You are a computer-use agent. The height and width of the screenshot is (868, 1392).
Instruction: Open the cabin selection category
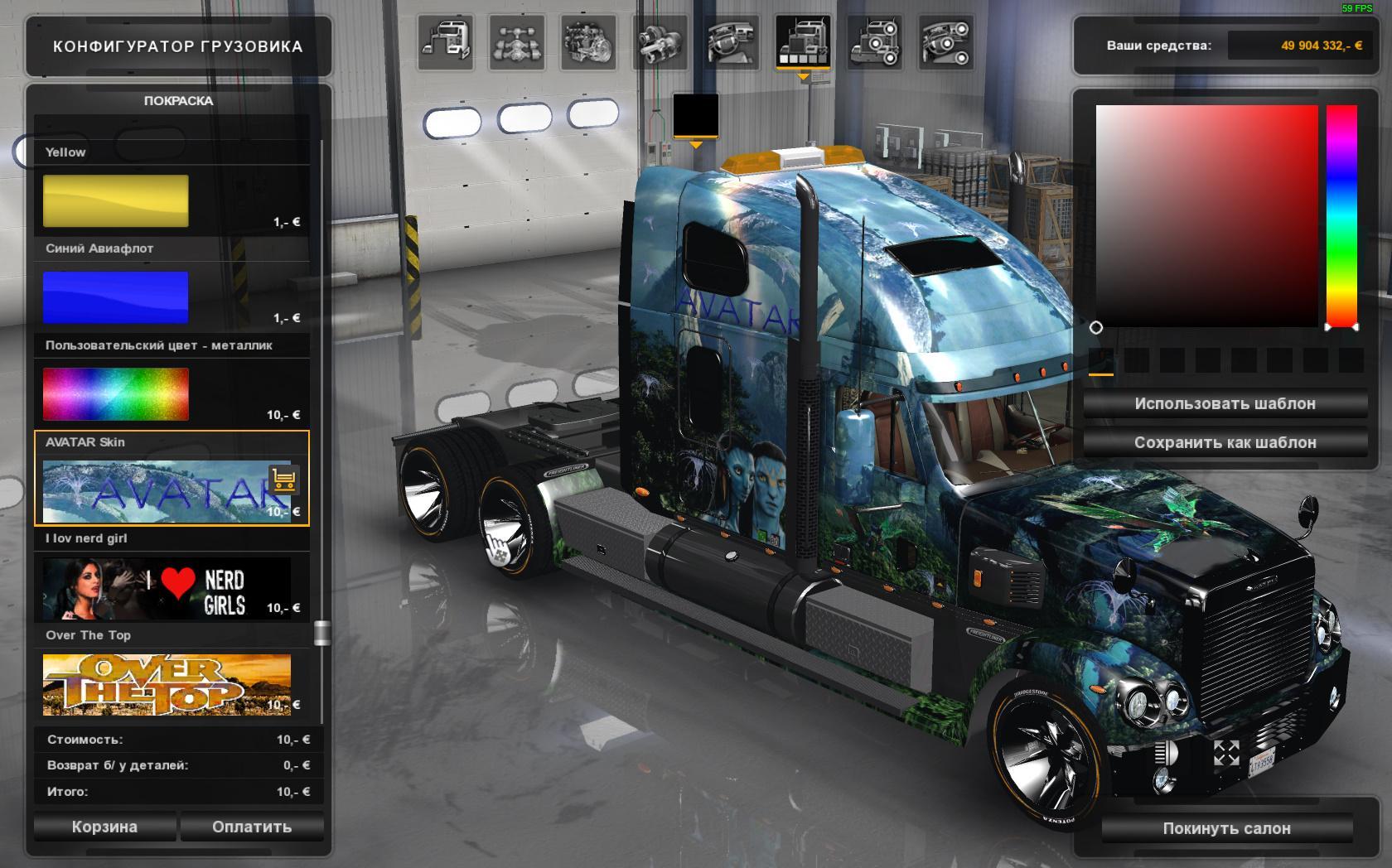pyautogui.click(x=446, y=42)
